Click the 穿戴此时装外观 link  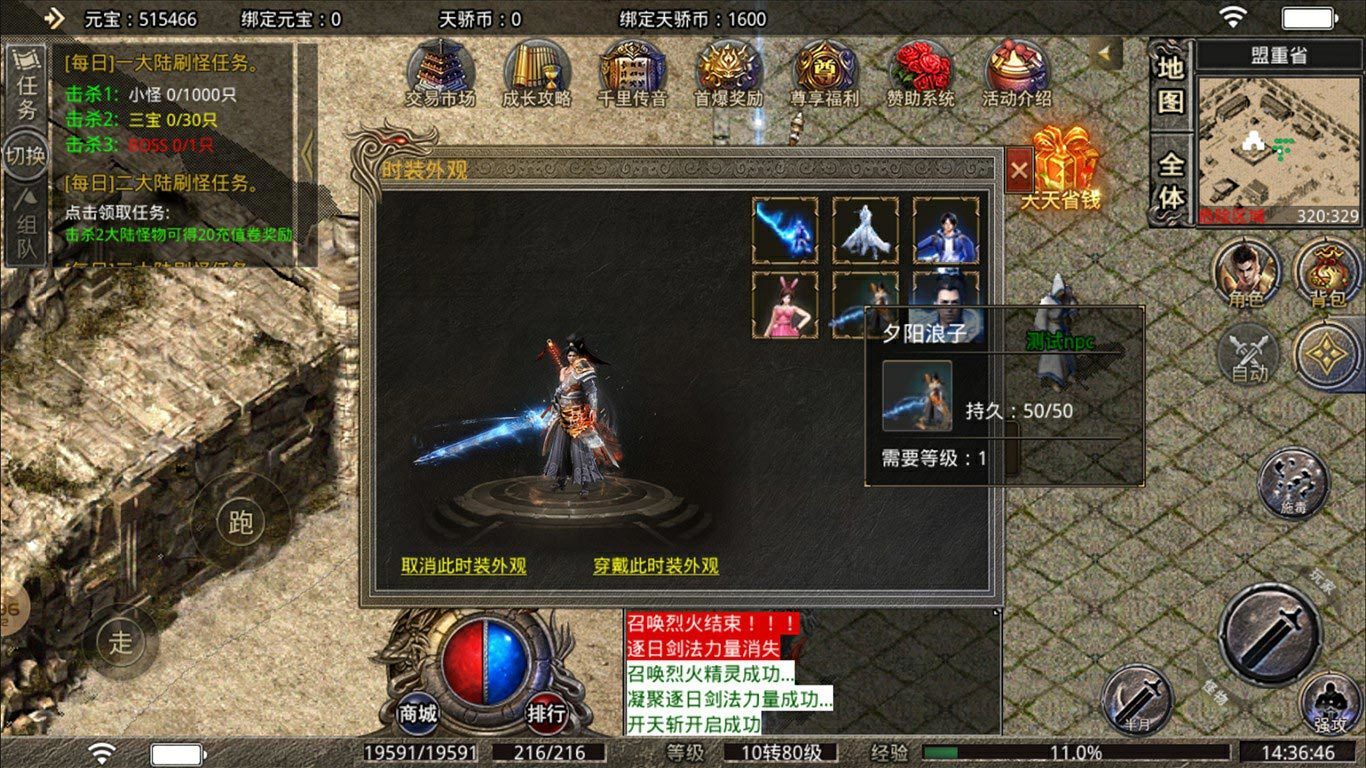pos(655,566)
